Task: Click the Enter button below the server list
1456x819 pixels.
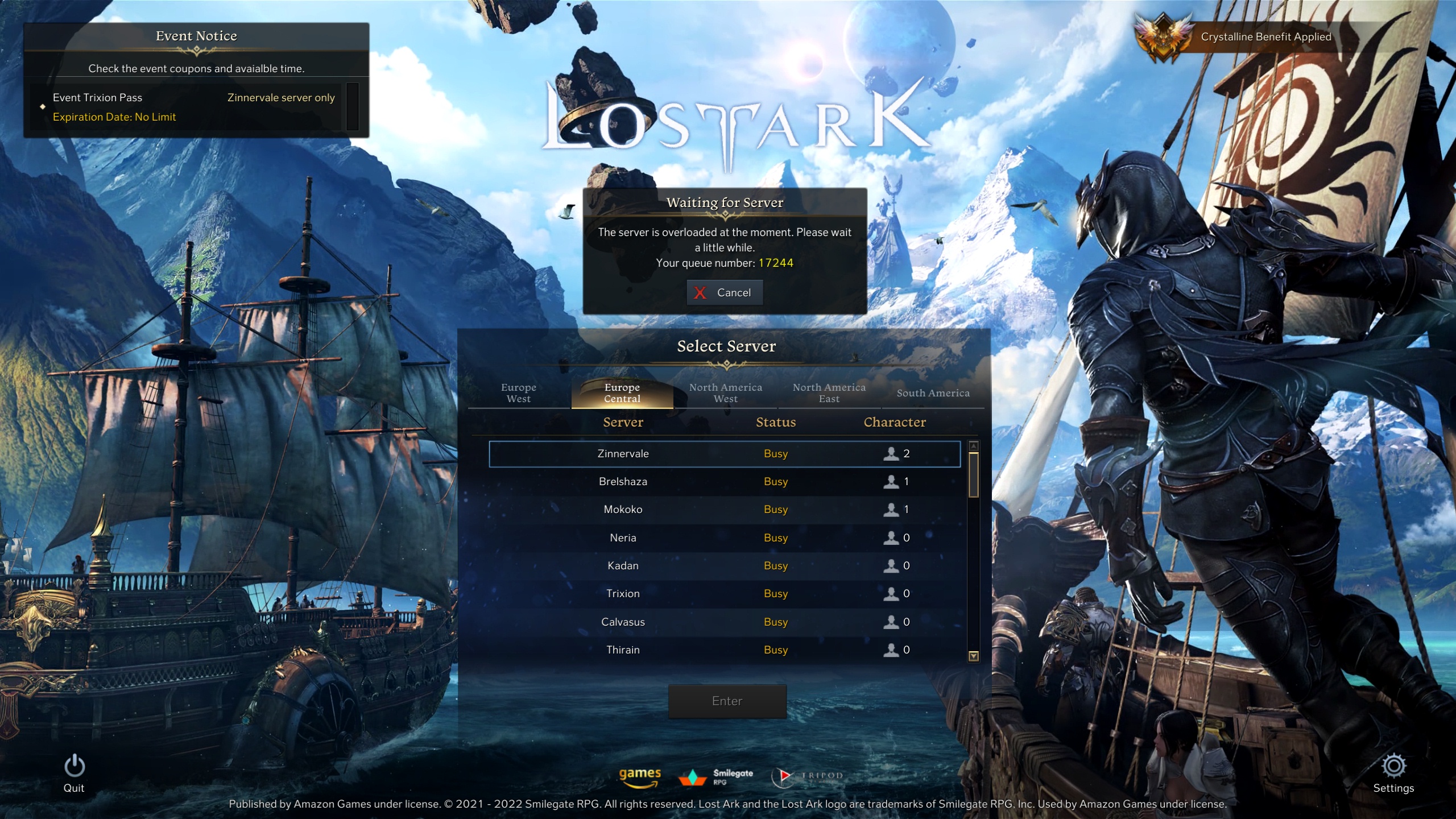Action: 727,701
